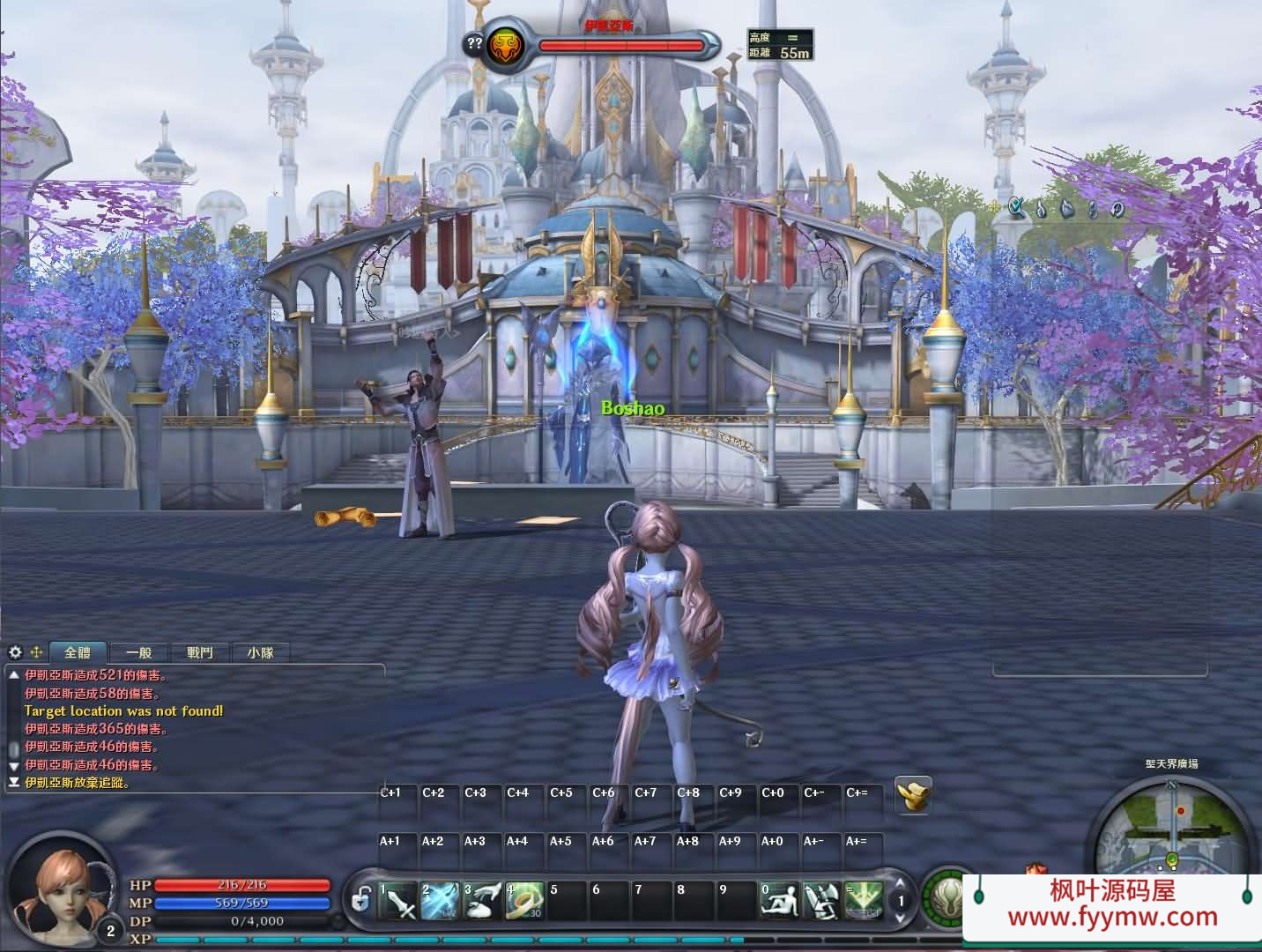
Task: Activate the rest/sit action in slot 0
Action: [x=780, y=901]
